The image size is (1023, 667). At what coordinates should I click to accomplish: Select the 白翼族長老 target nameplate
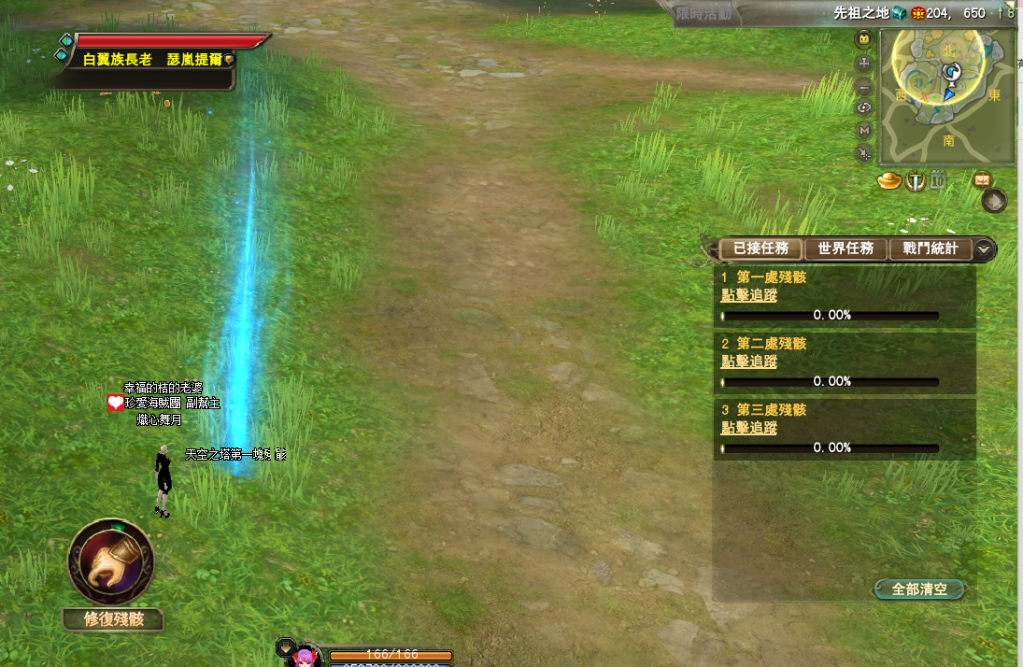coord(158,60)
